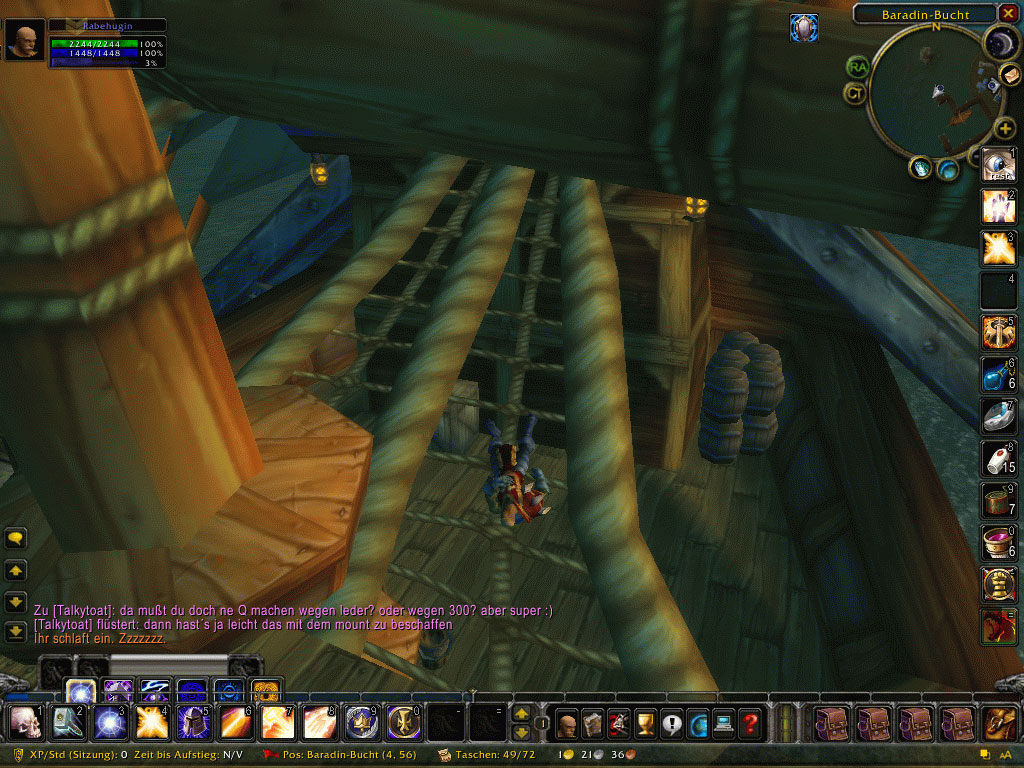
Task: Click the moon day-night indicator
Action: click(1000, 41)
